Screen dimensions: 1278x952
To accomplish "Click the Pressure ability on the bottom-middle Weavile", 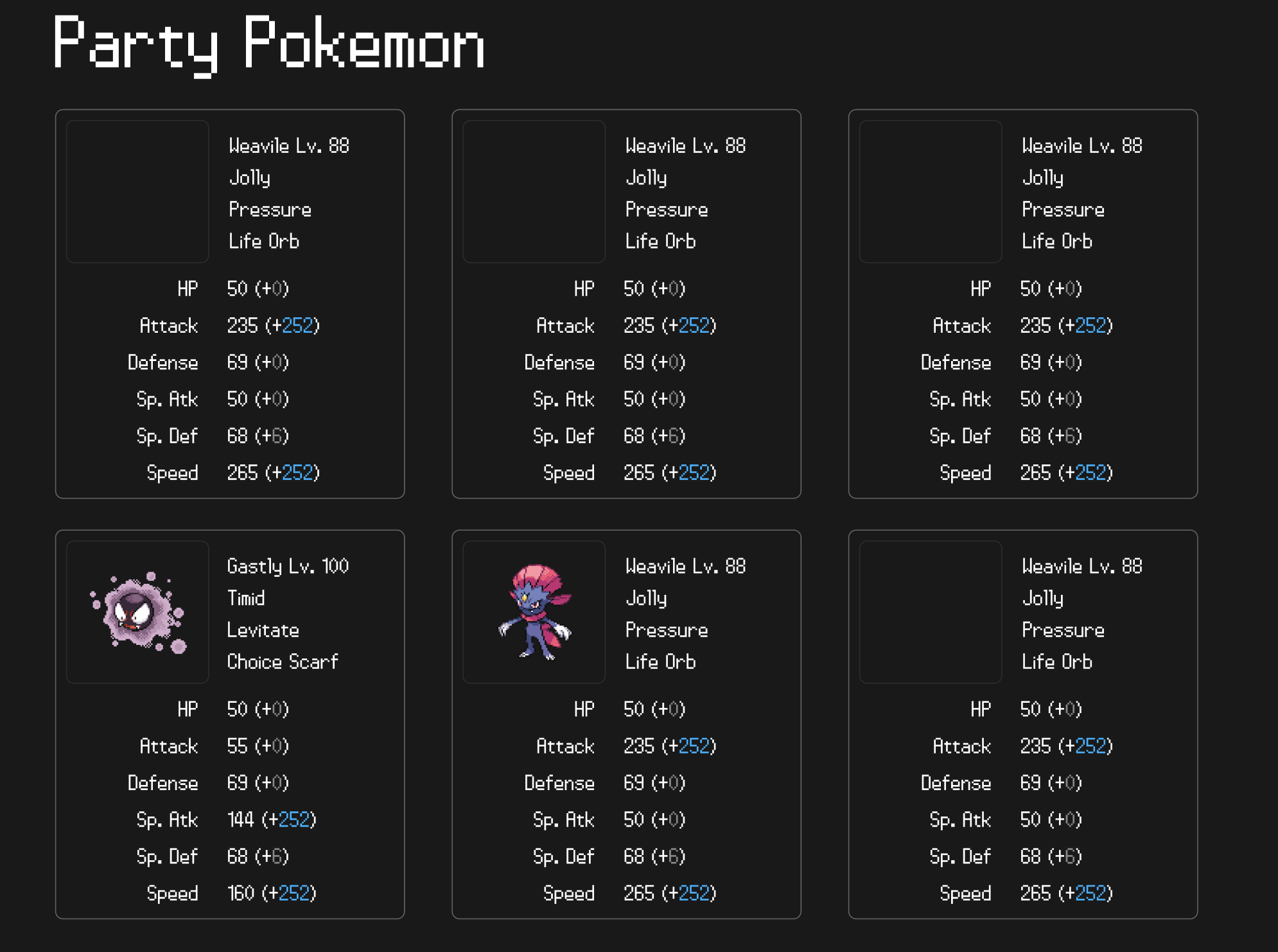I will (667, 630).
